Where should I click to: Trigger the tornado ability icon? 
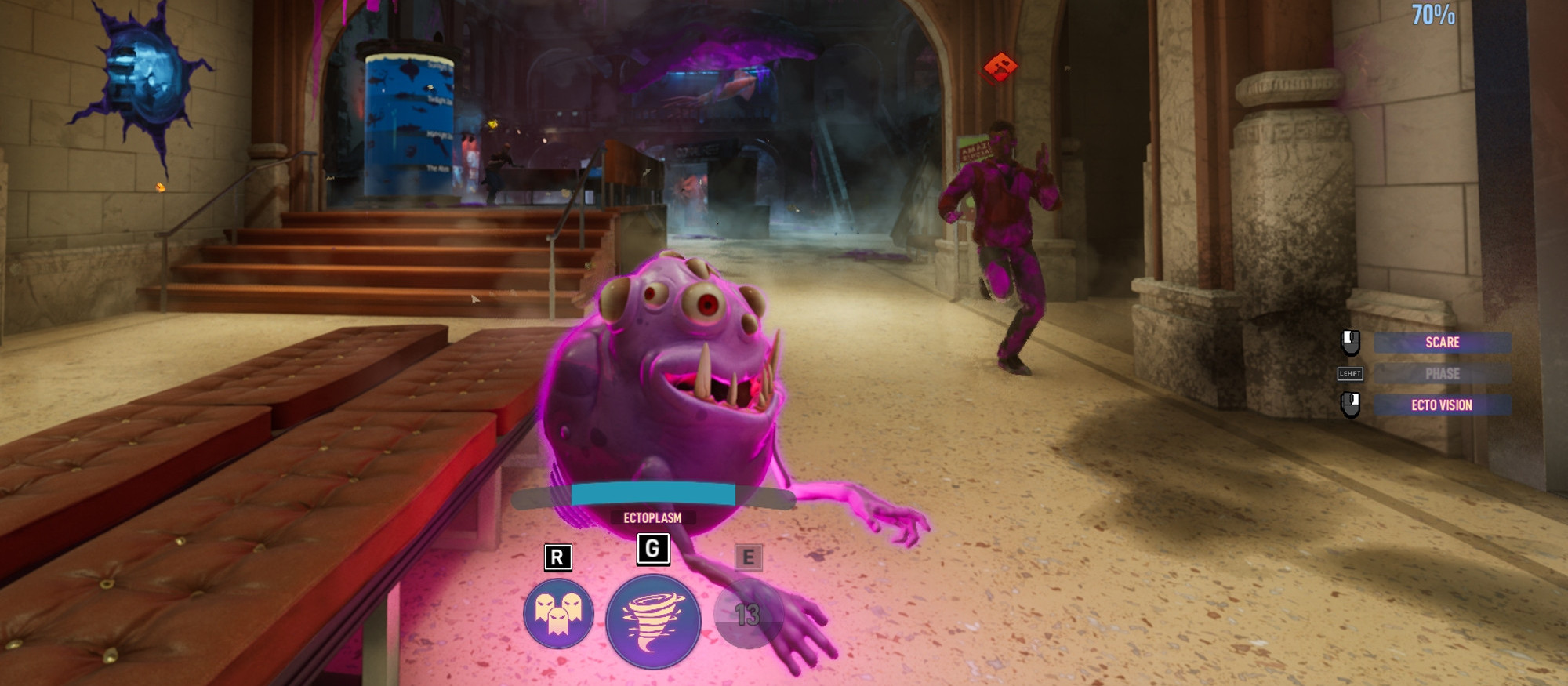[652, 622]
